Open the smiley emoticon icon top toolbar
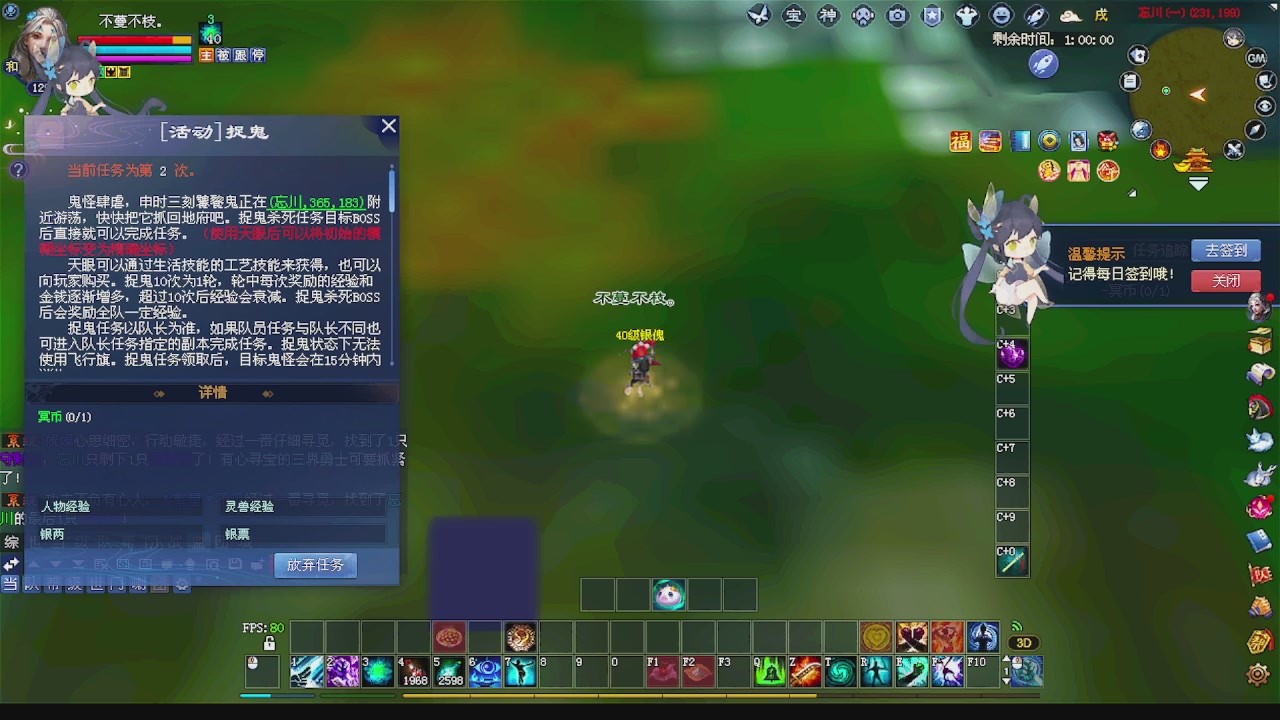The height and width of the screenshot is (720, 1280). [1001, 15]
